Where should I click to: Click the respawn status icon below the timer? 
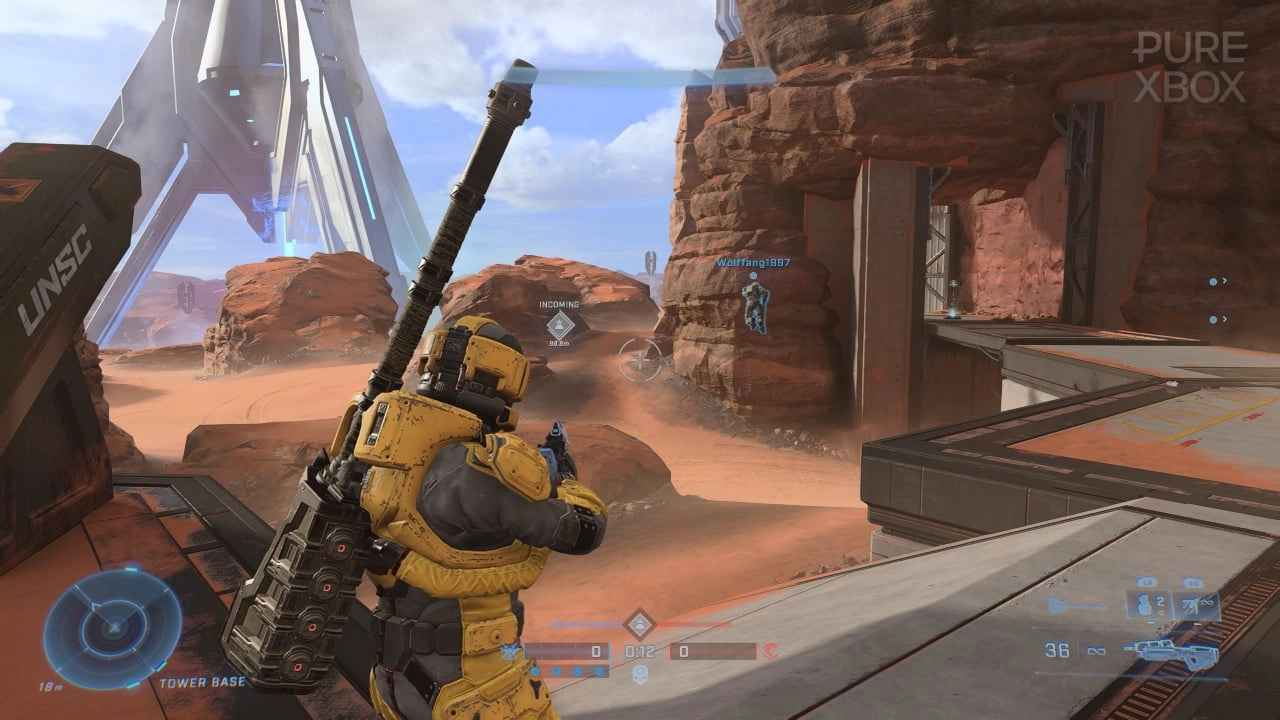pyautogui.click(x=640, y=671)
